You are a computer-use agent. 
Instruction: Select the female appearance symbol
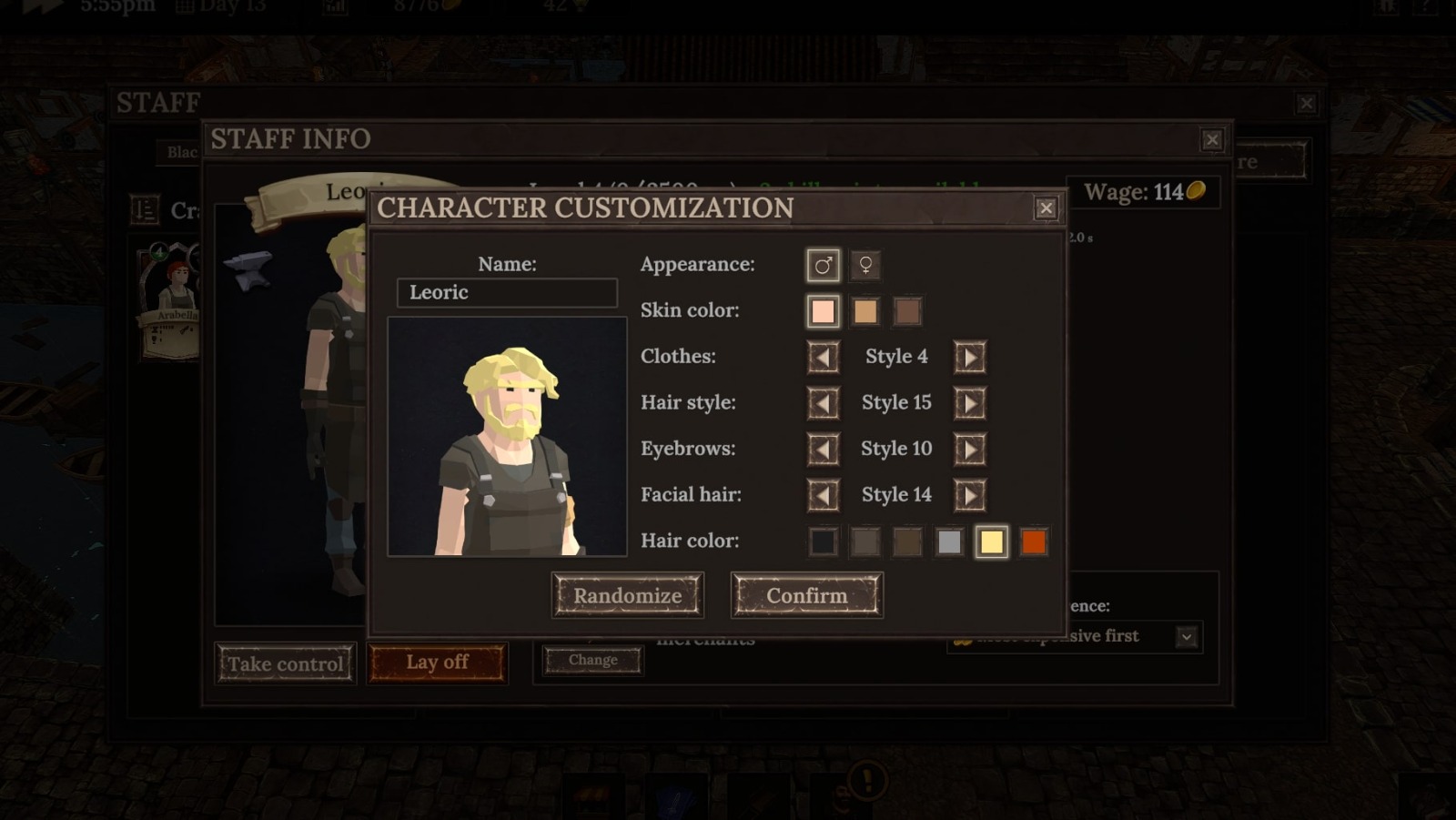pos(864,266)
